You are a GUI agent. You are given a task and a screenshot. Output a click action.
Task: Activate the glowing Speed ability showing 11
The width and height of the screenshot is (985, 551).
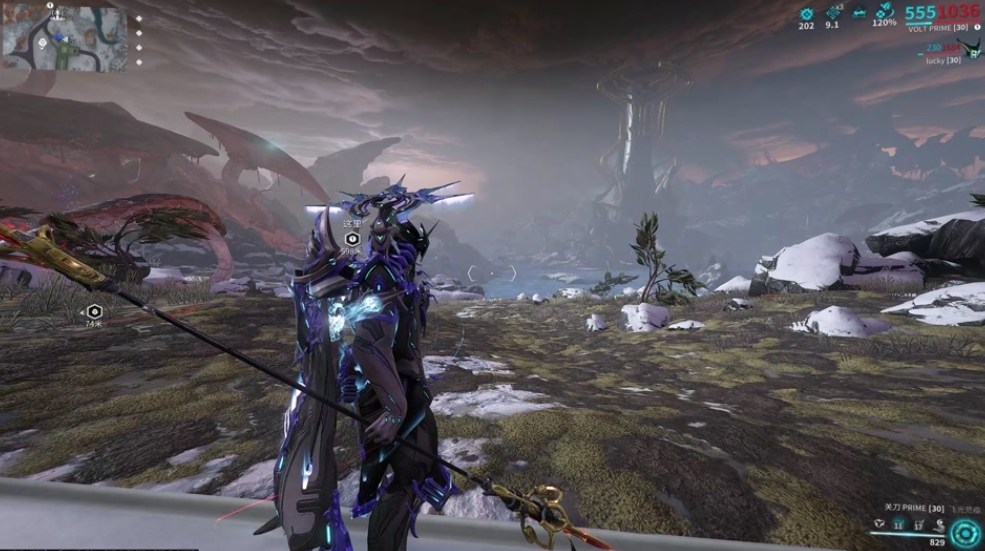pyautogui.click(x=899, y=523)
